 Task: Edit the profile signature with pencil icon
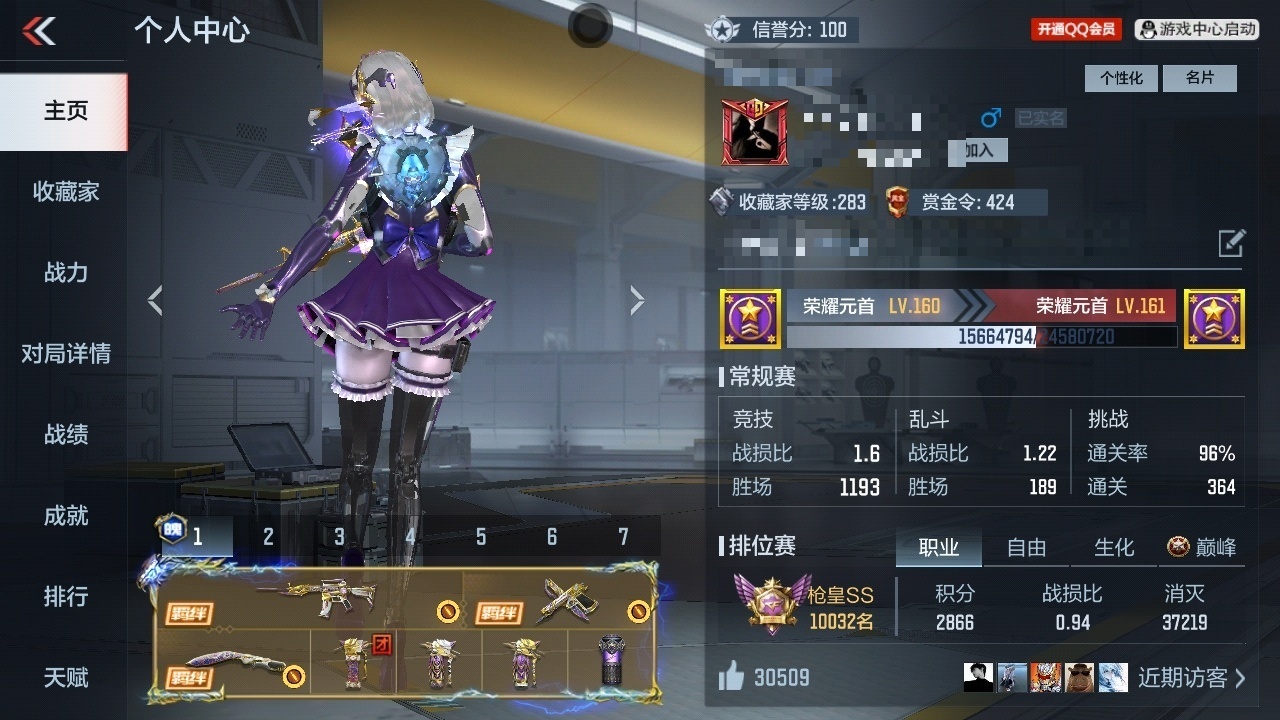pos(1231,243)
